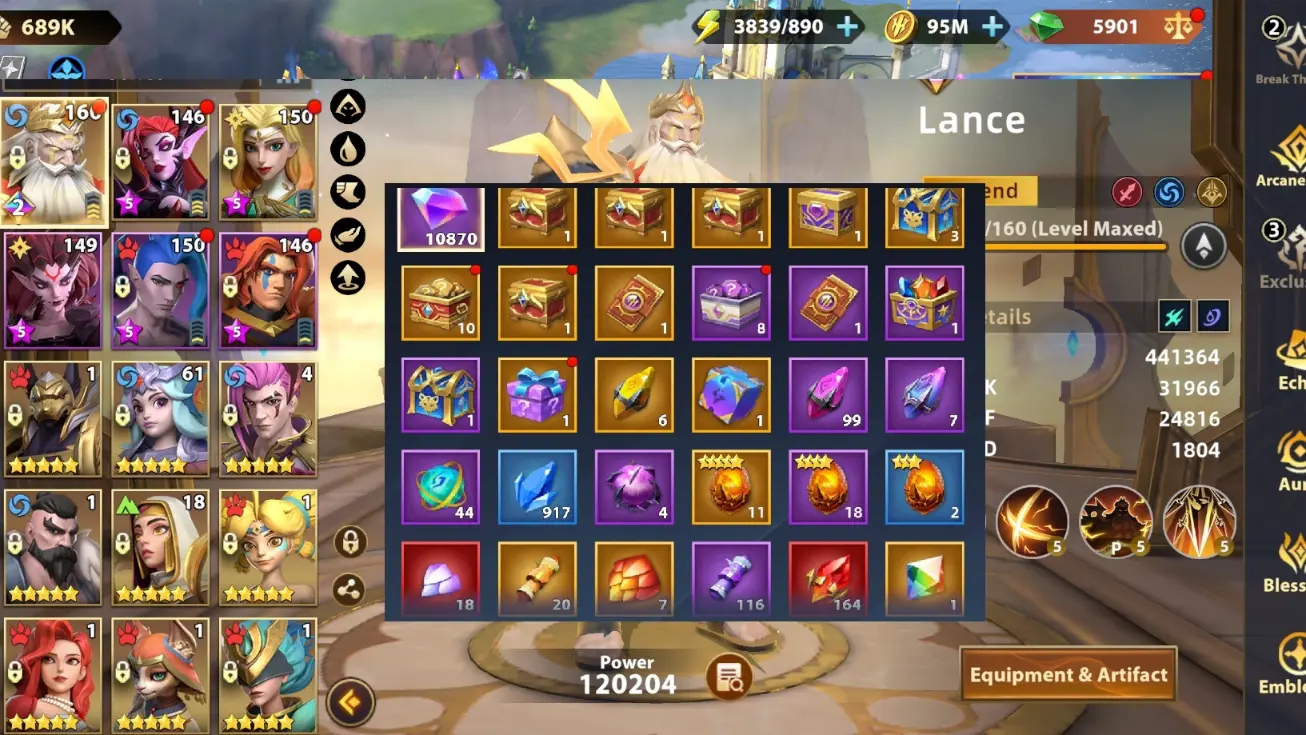Select the four-star dragon egg item
The width and height of the screenshot is (1306, 735).
(731, 487)
